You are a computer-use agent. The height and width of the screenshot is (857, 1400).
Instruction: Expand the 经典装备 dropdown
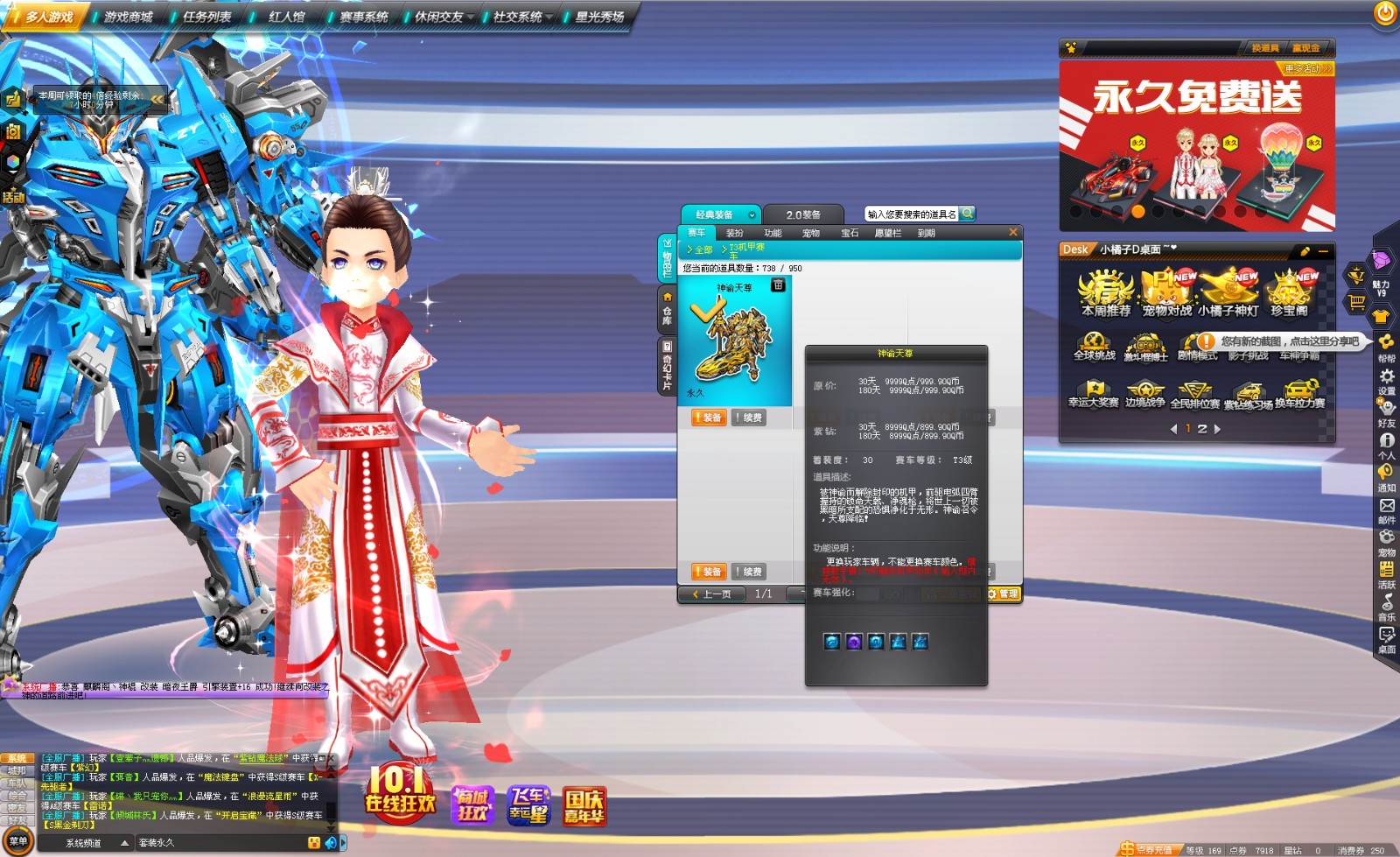tap(752, 214)
